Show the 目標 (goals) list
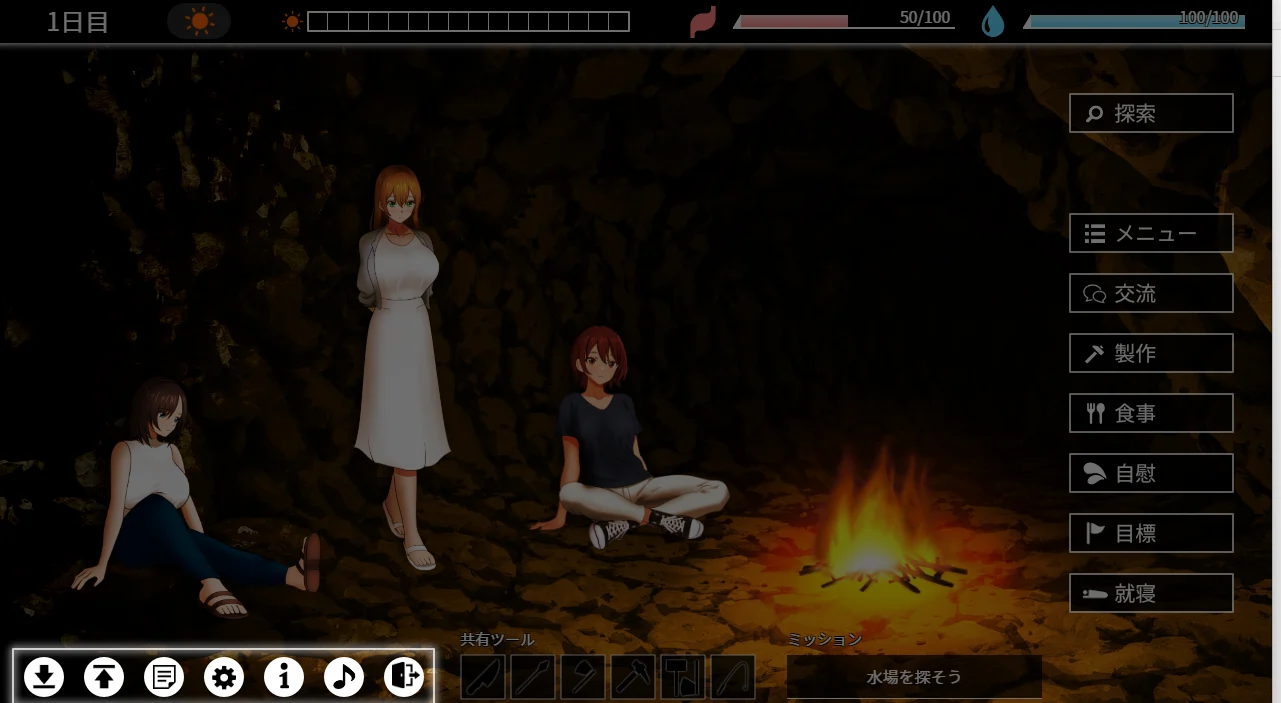This screenshot has height=703, width=1281. 1151,533
